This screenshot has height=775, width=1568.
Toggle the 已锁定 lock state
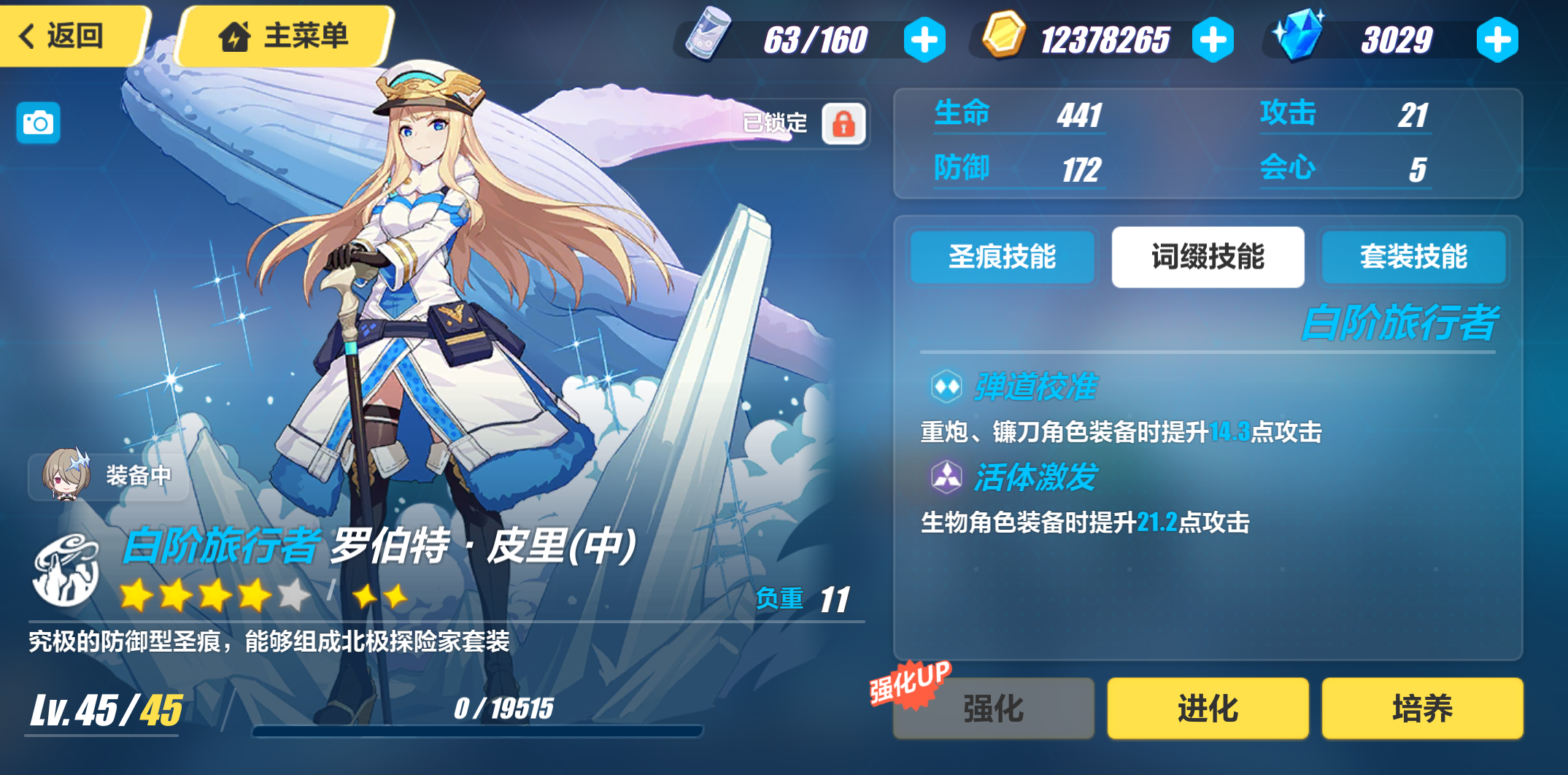pyautogui.click(x=843, y=123)
